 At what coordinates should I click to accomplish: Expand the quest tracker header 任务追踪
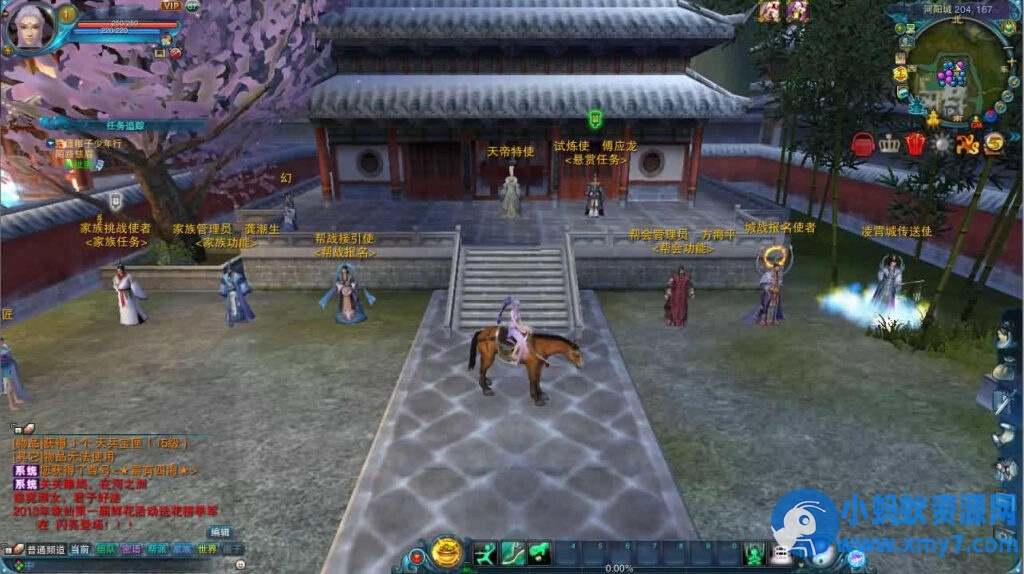(125, 125)
